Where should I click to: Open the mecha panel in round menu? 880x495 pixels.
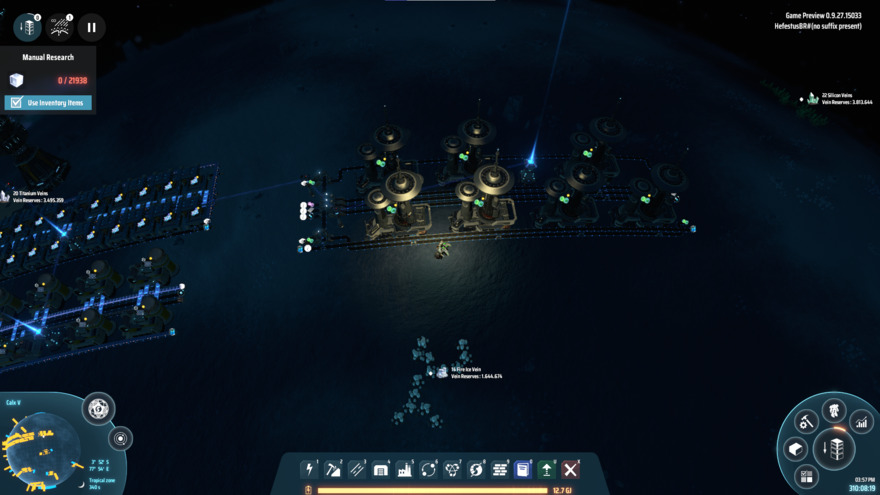pyautogui.click(x=833, y=409)
